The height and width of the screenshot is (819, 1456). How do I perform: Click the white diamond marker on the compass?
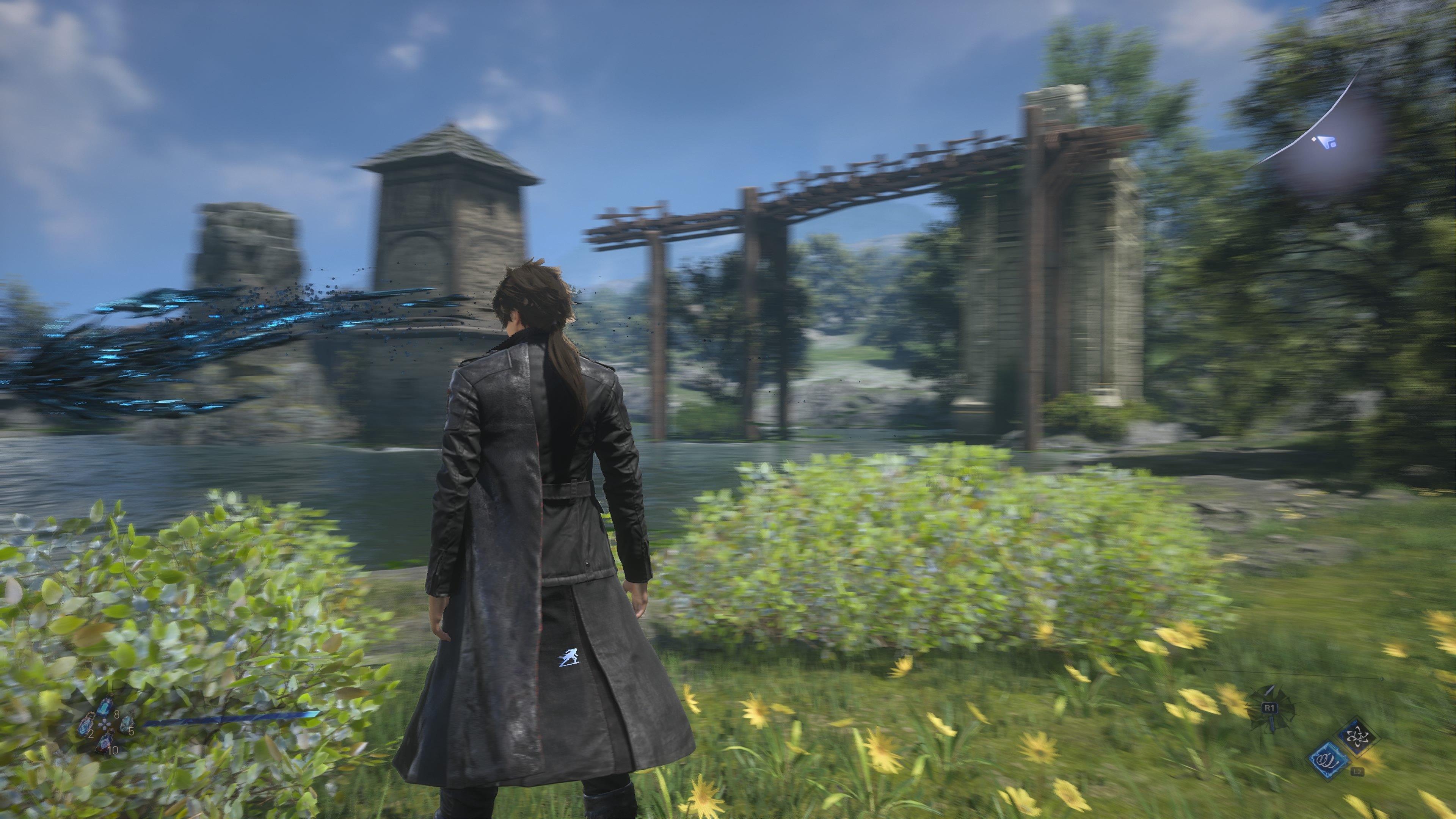[1313, 140]
